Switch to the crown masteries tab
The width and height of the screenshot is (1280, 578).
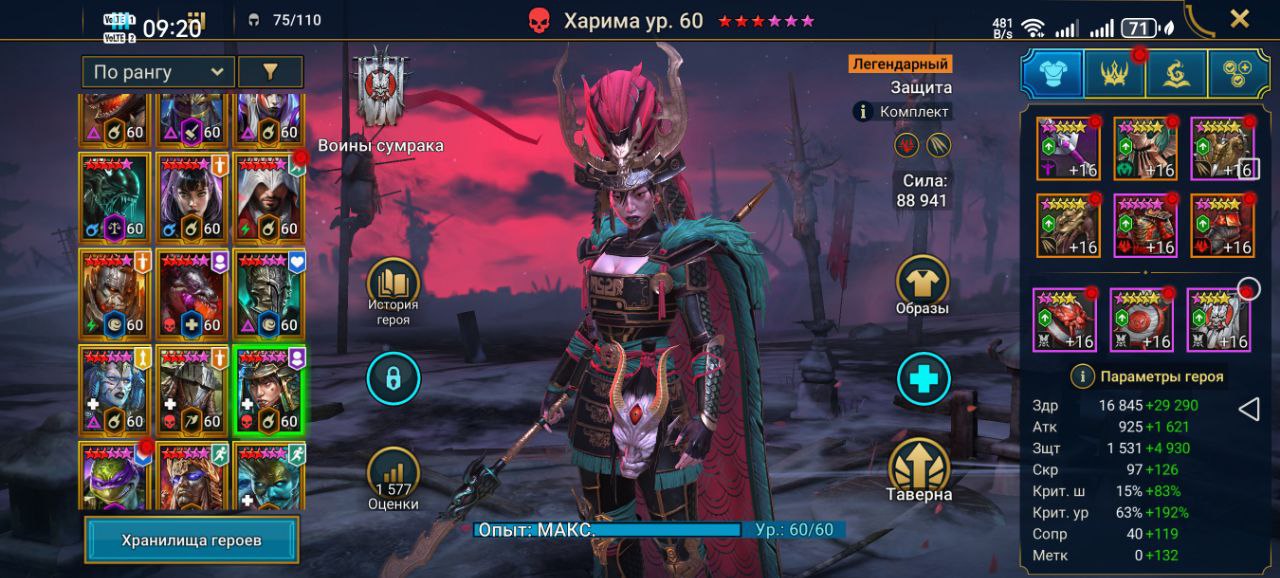[1114, 73]
